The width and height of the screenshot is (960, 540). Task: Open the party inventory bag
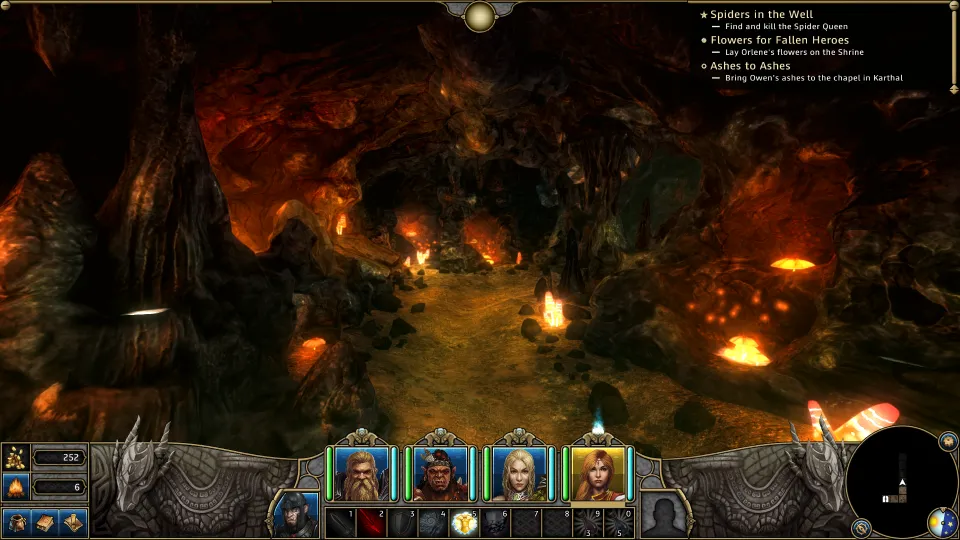point(17,522)
